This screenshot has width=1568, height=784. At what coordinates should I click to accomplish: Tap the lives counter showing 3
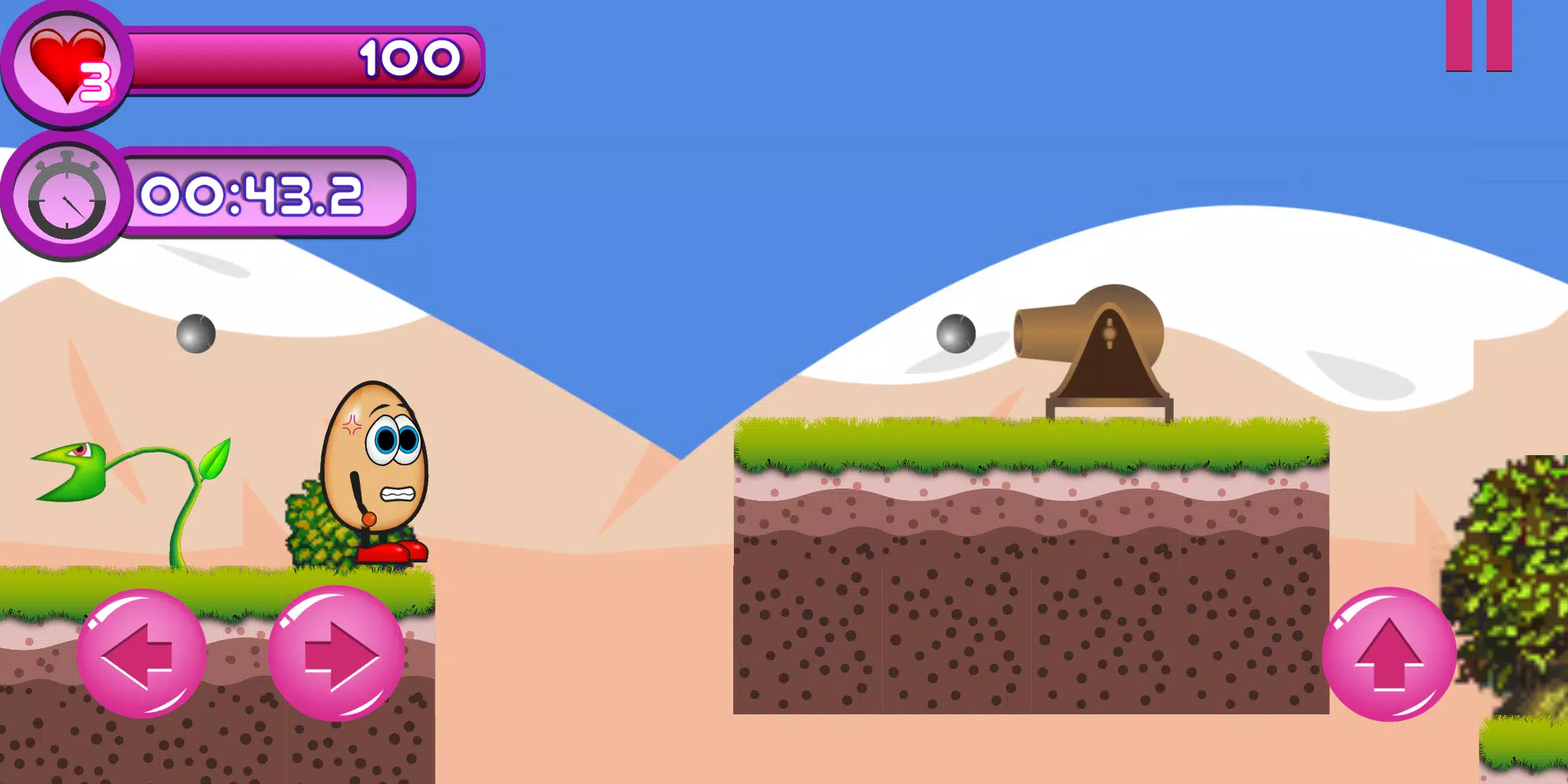pos(96,82)
